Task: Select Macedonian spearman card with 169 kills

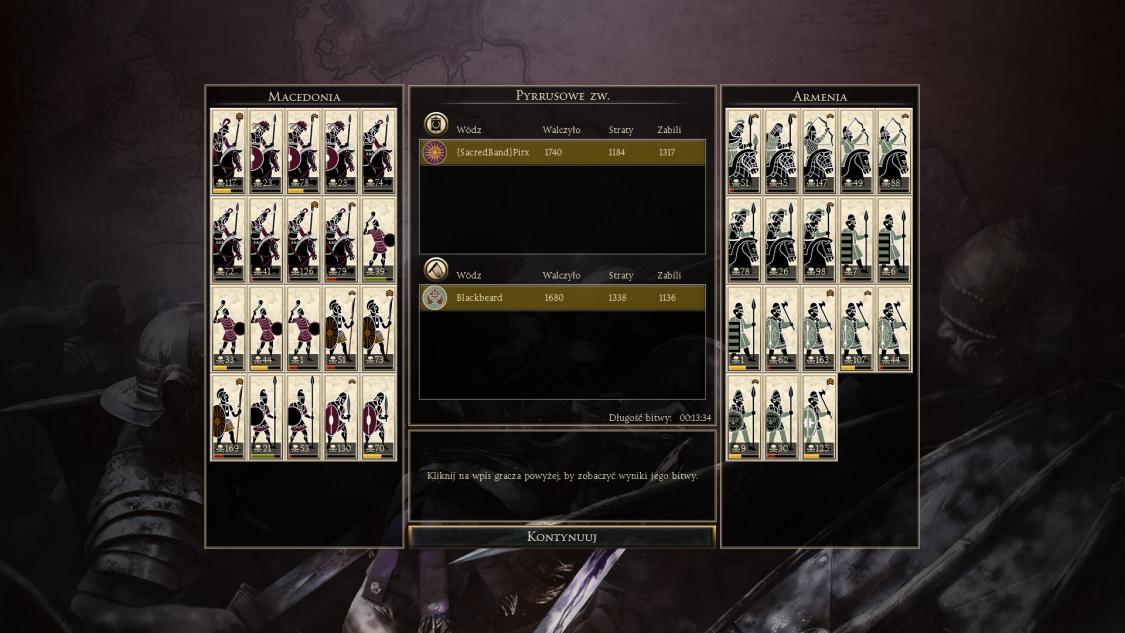Action: click(228, 417)
